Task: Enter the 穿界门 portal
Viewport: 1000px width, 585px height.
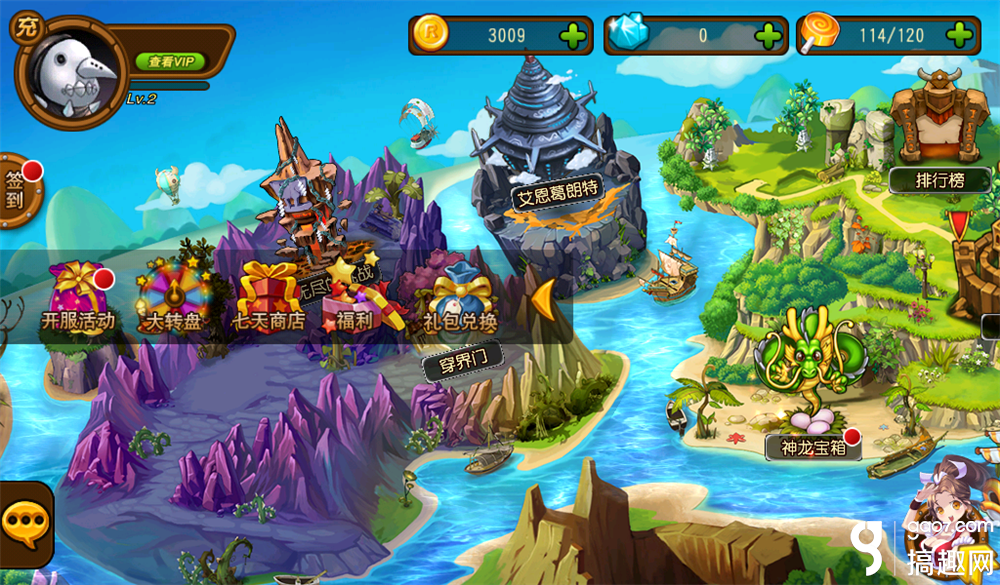Action: (x=462, y=363)
